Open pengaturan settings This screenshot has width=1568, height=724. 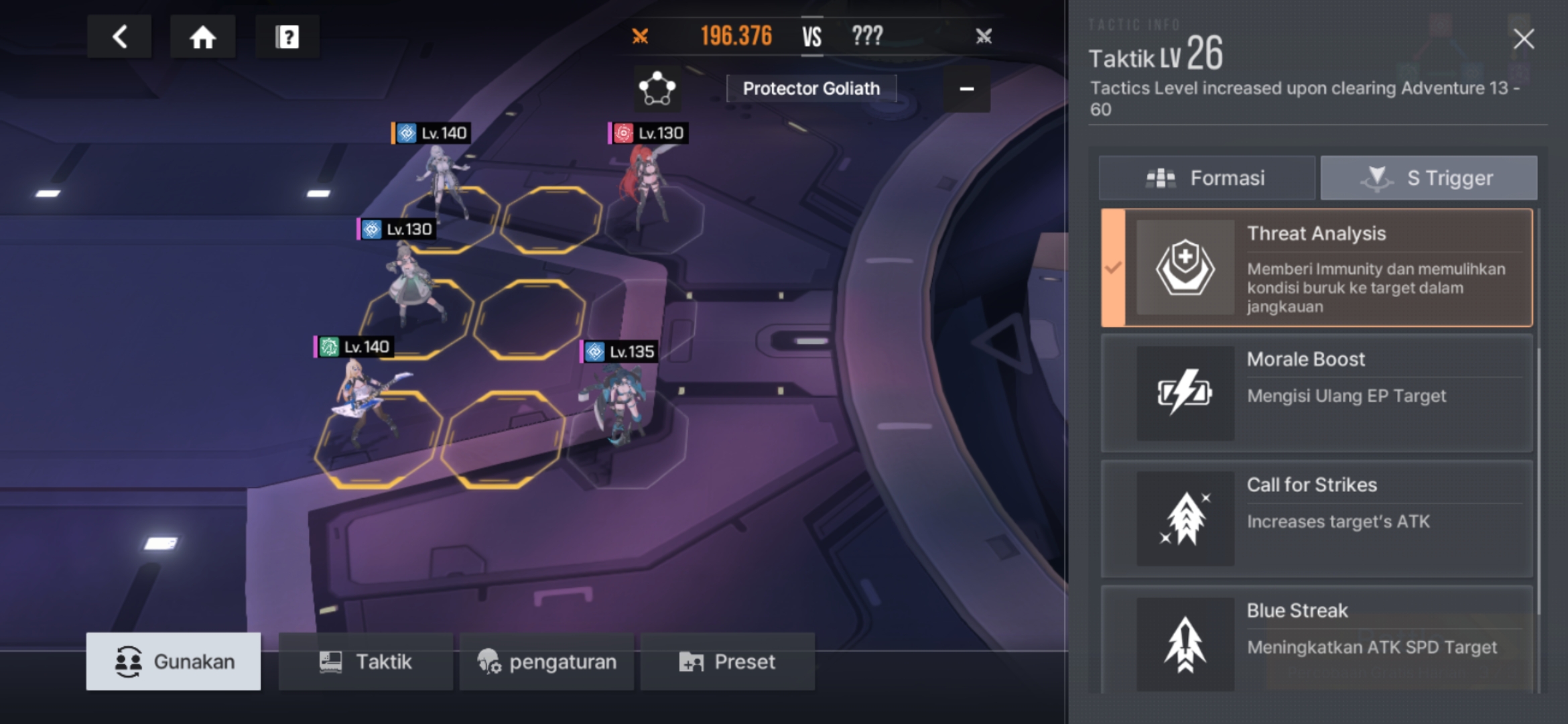547,662
